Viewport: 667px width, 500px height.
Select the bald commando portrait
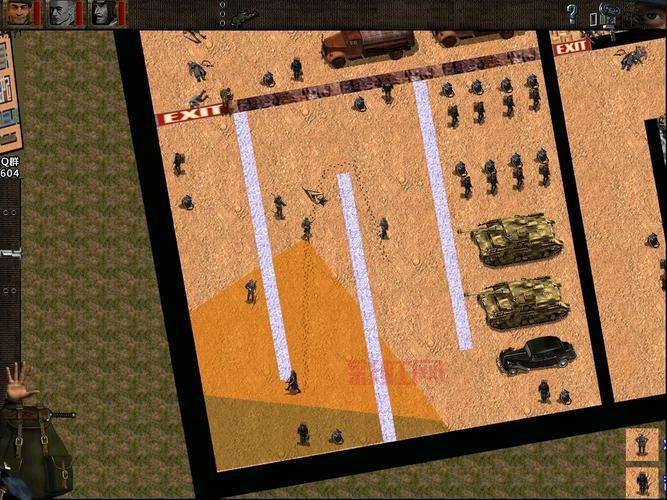click(63, 12)
